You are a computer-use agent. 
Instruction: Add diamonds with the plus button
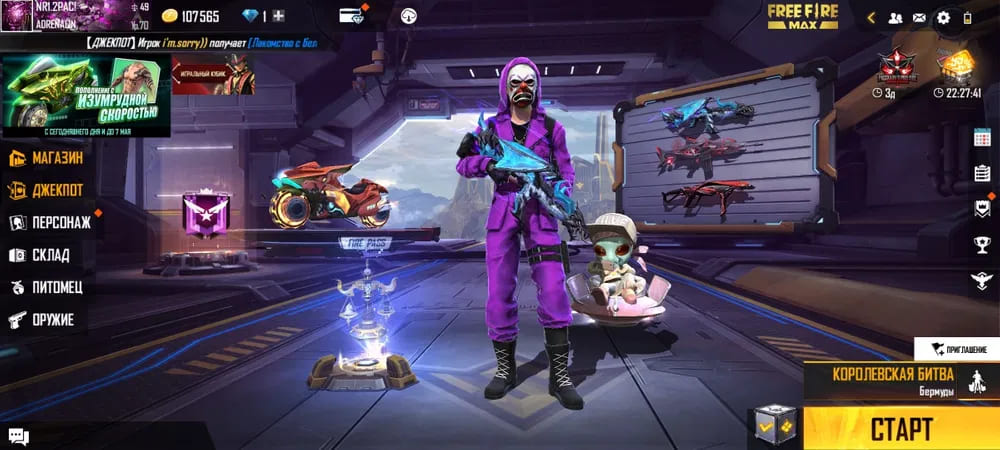coord(278,16)
